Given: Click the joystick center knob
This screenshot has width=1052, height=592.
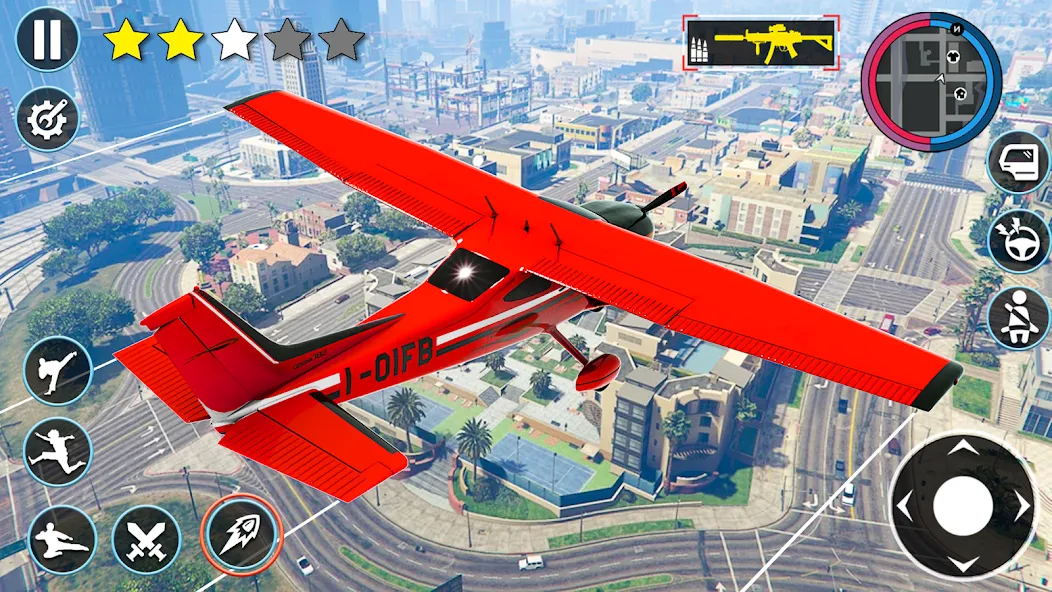Looking at the screenshot, I should point(962,505).
